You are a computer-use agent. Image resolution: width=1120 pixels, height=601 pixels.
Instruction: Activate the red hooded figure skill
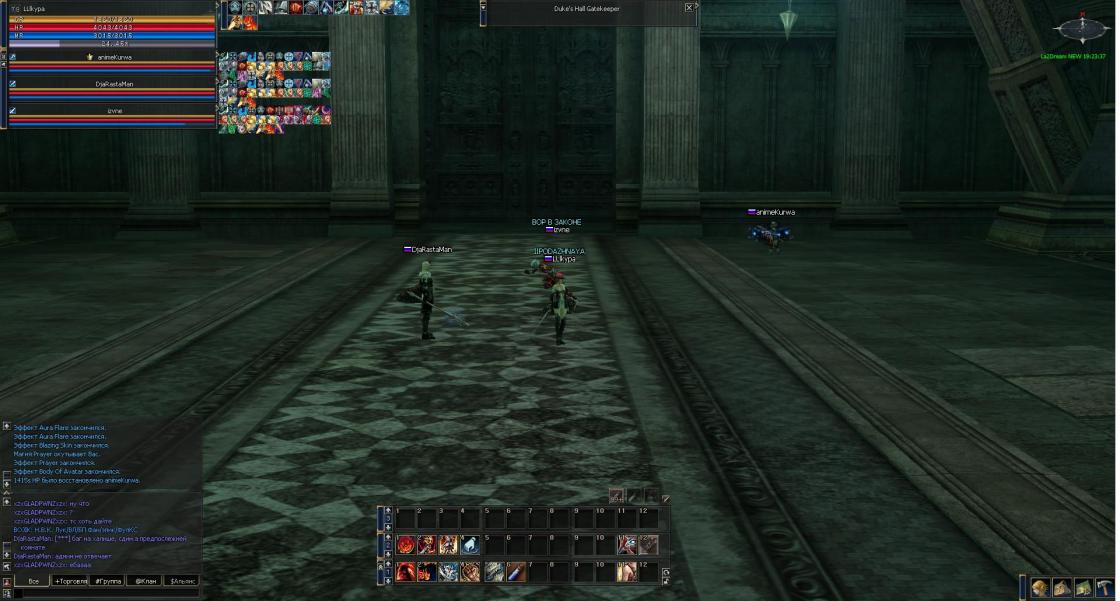tap(405, 572)
